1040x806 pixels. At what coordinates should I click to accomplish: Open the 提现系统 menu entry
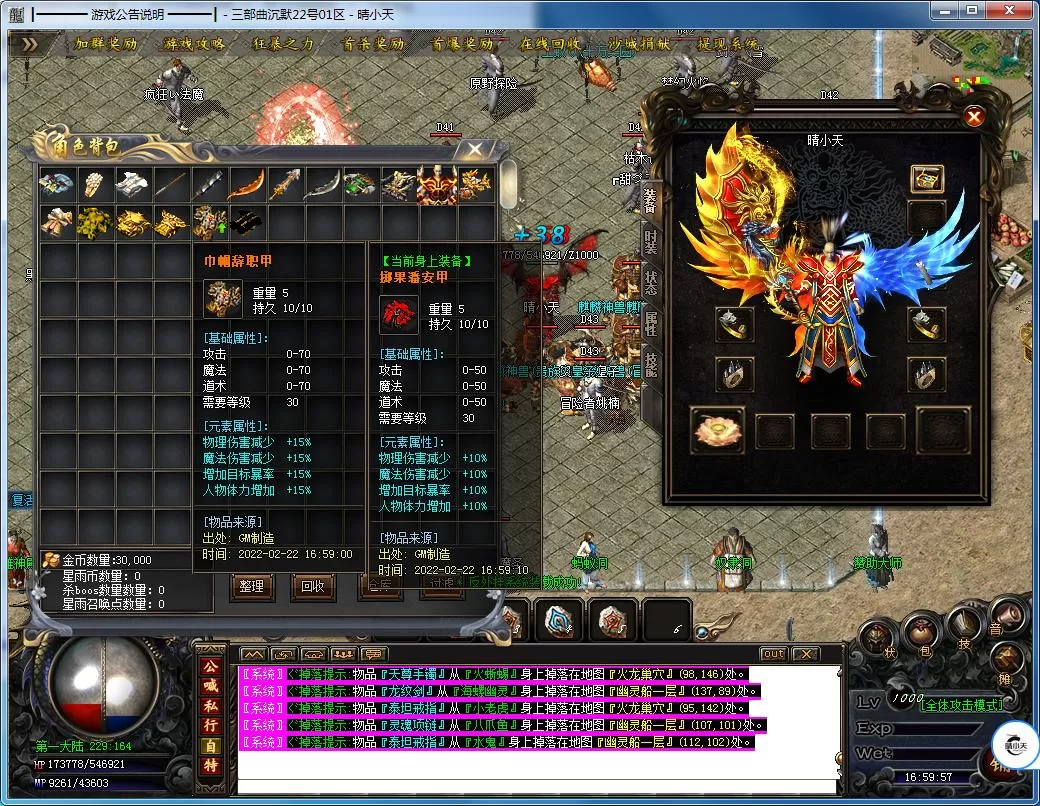(729, 45)
